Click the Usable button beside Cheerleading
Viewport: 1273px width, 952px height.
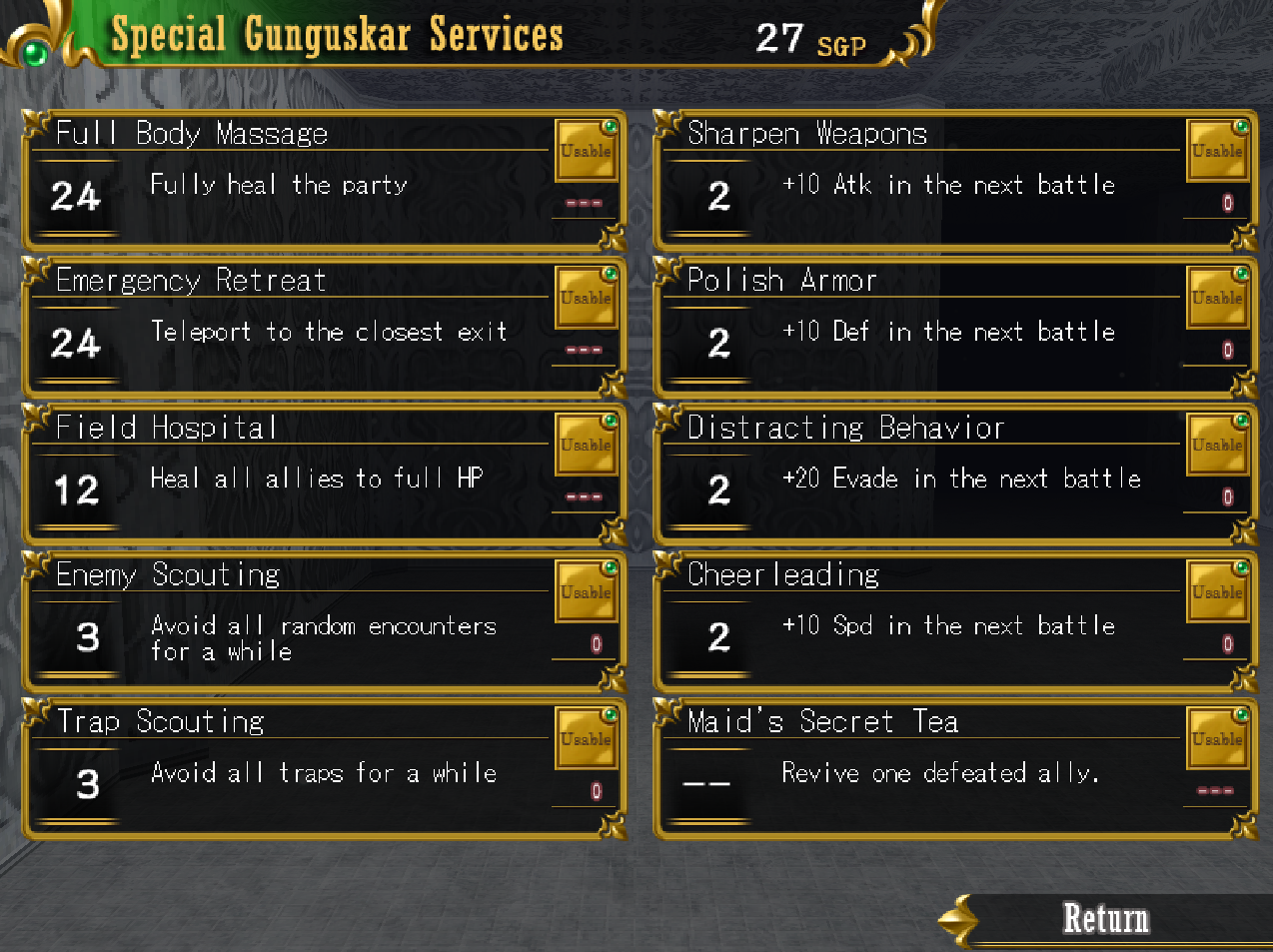click(x=1217, y=591)
